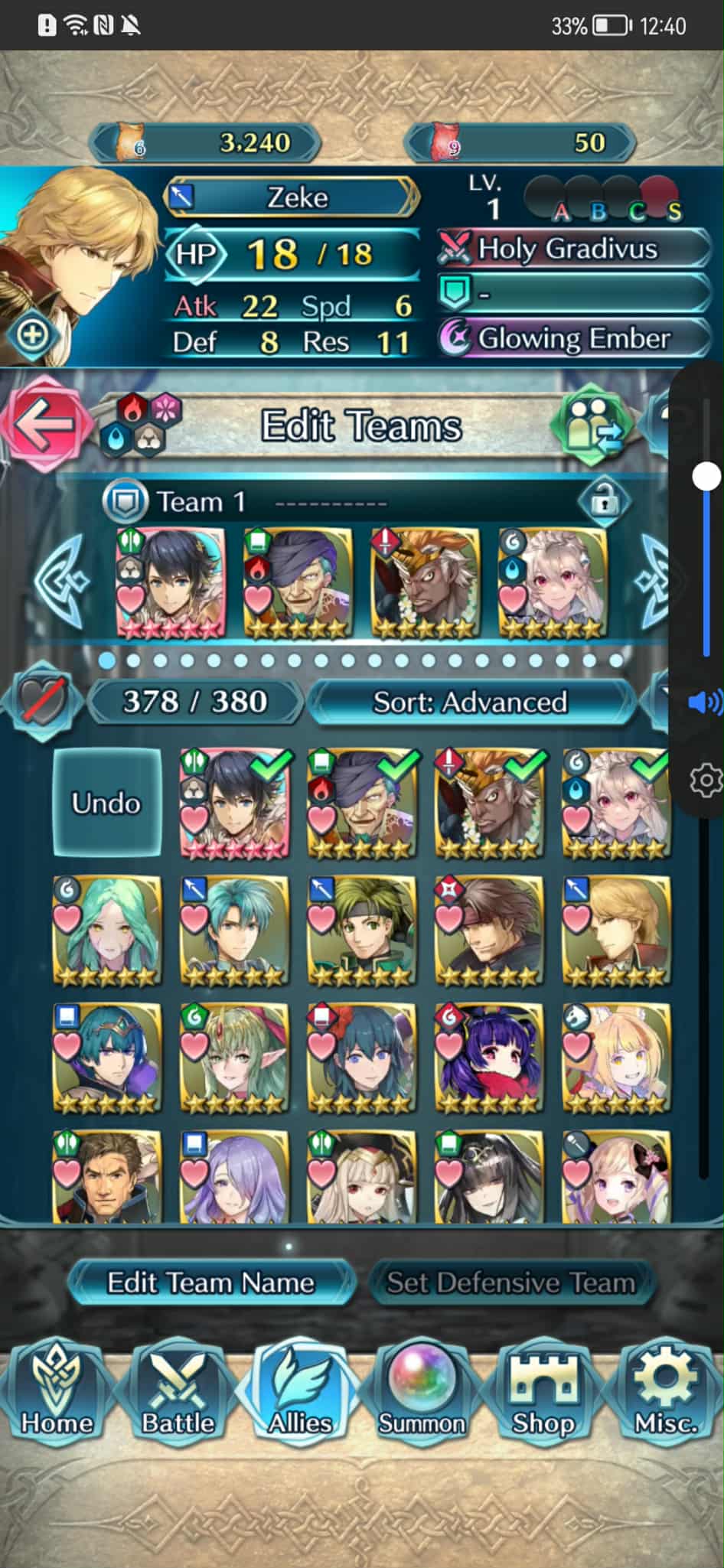Screen dimensions: 724x1568
Task: Open the Battle menu
Action: coord(178,1394)
